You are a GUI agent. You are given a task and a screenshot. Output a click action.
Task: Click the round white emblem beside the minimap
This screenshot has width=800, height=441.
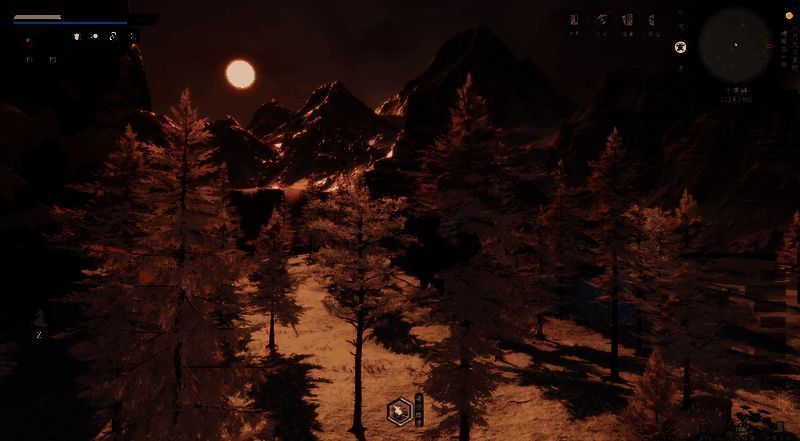pos(681,46)
